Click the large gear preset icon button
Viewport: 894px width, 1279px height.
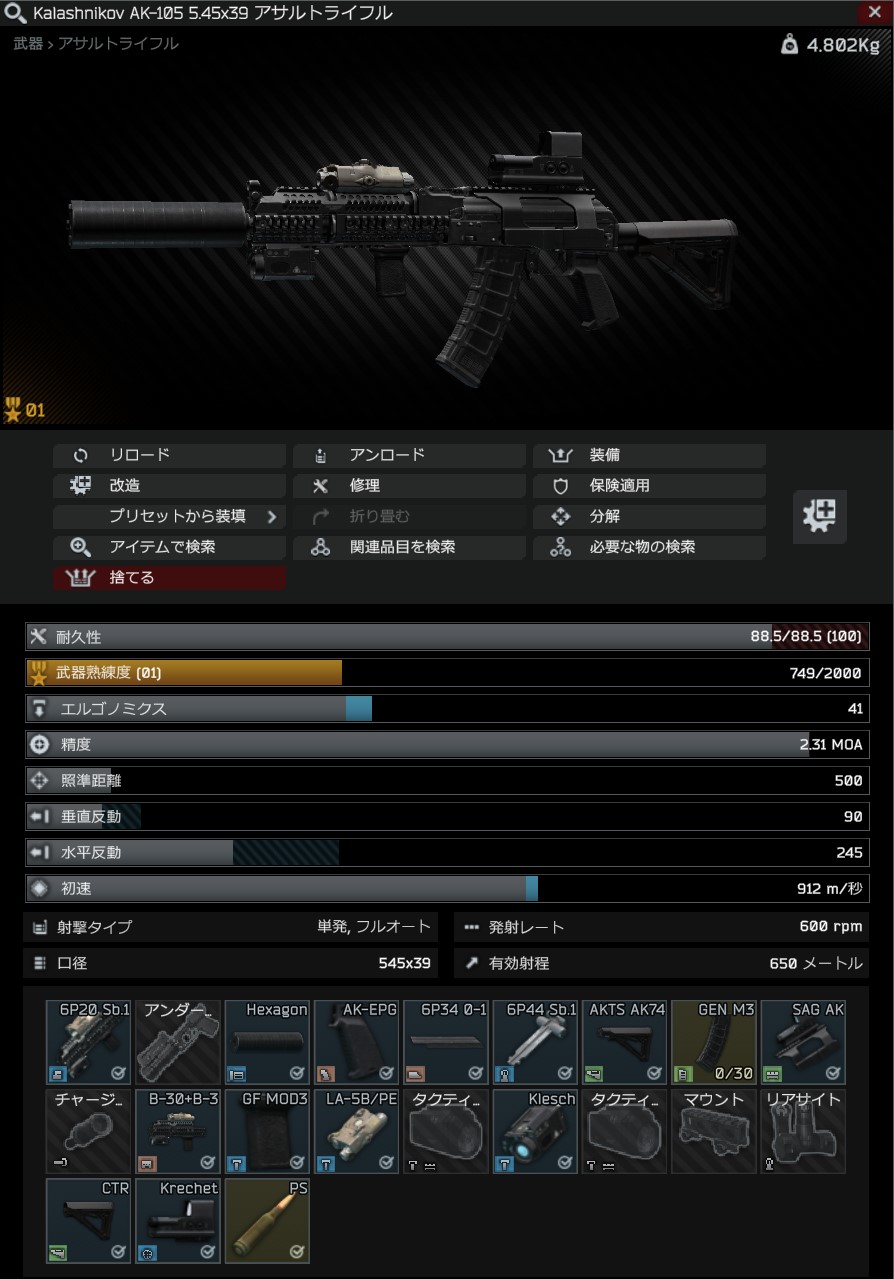[x=819, y=517]
